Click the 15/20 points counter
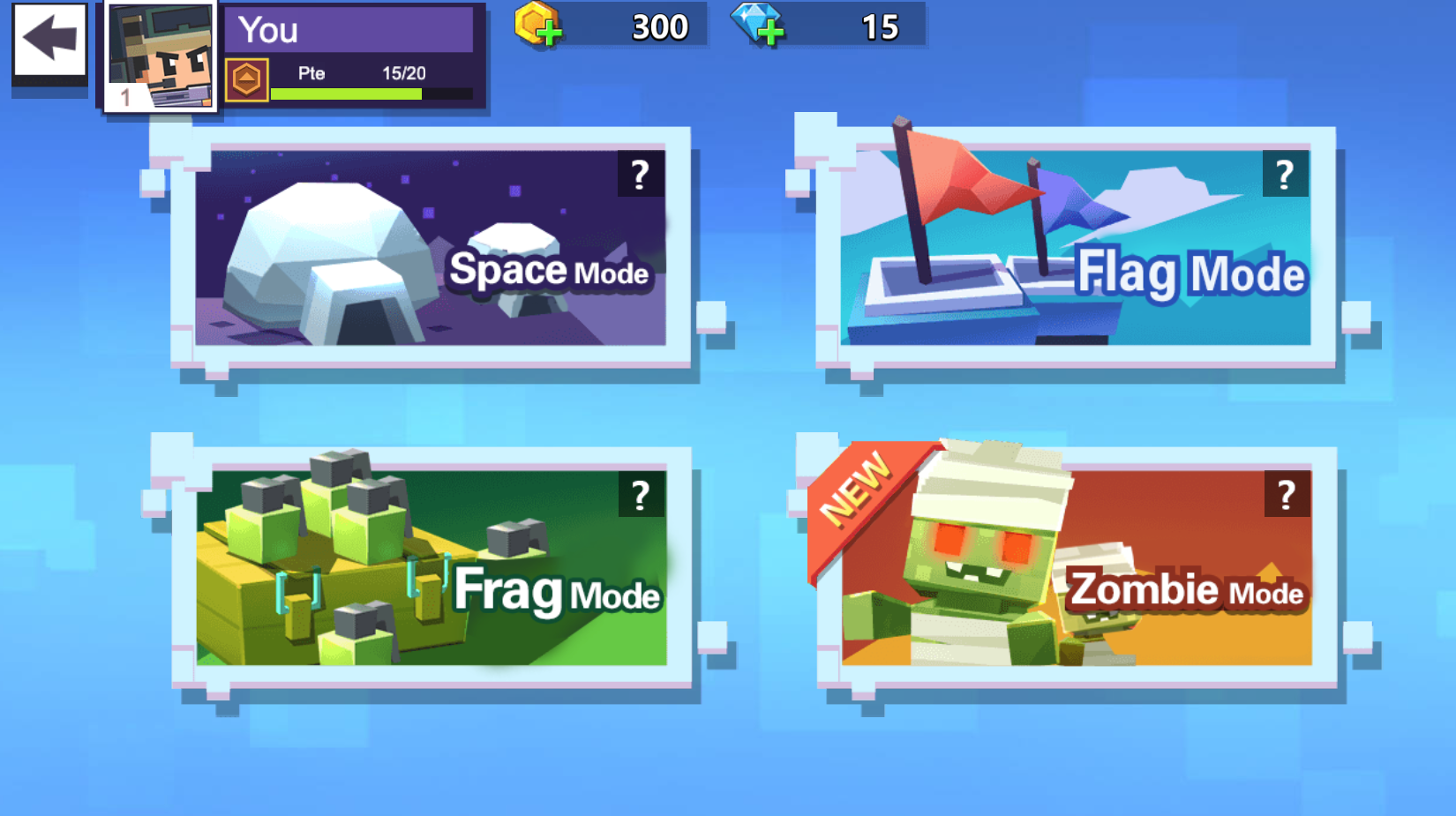This screenshot has width=1456, height=816. point(406,74)
